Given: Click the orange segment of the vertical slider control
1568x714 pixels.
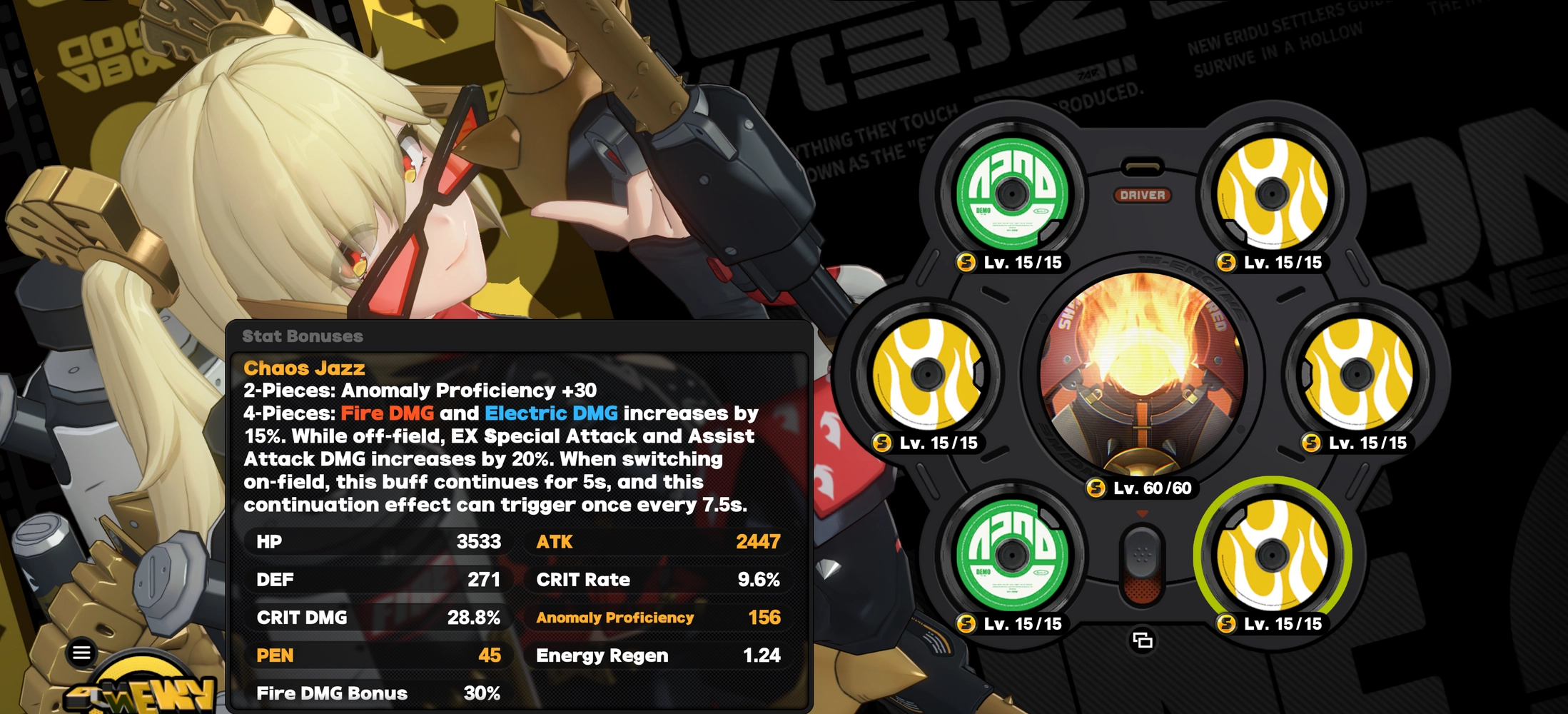Looking at the screenshot, I should click(1144, 589).
